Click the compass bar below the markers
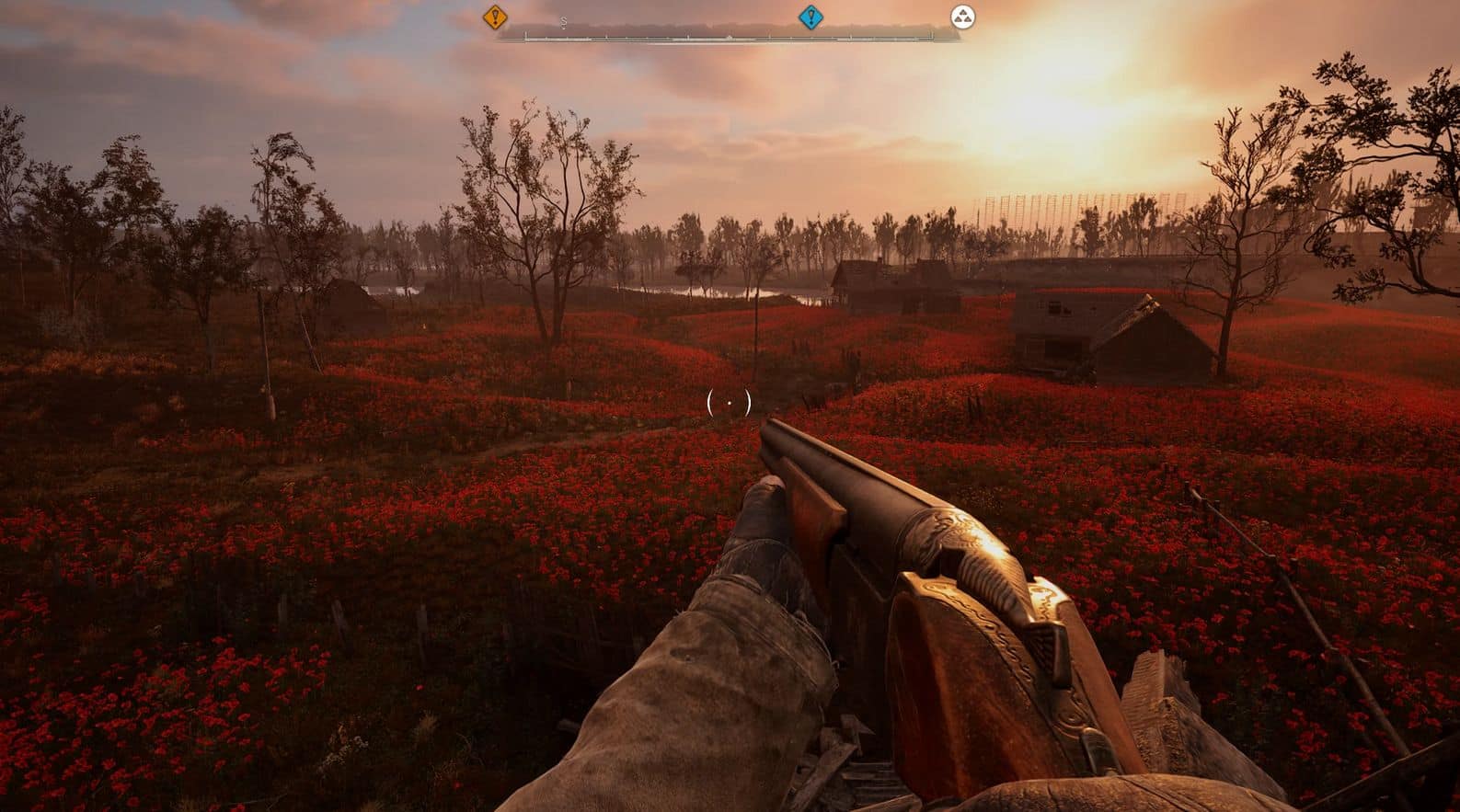 [727, 37]
